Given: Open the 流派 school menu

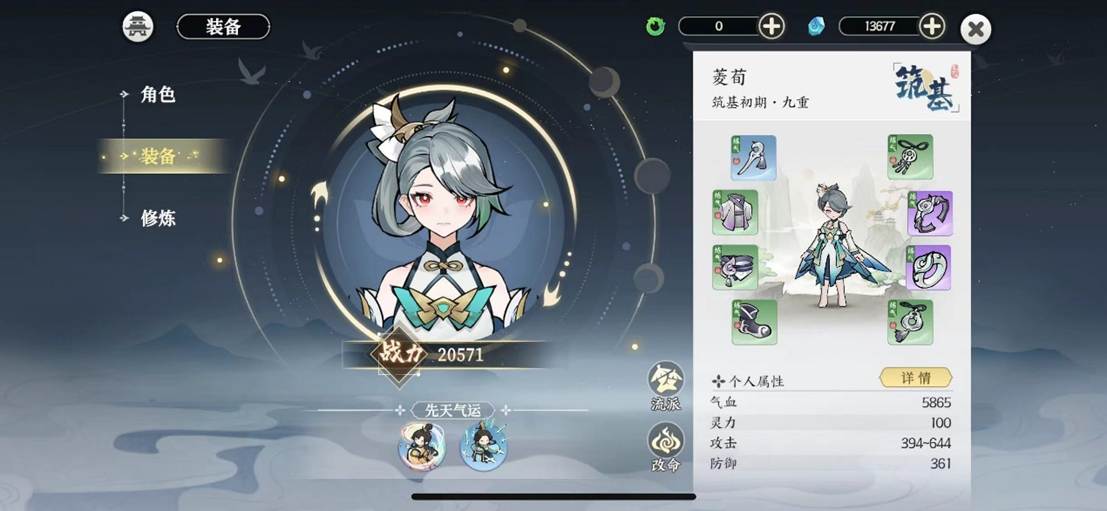Looking at the screenshot, I should click(666, 387).
